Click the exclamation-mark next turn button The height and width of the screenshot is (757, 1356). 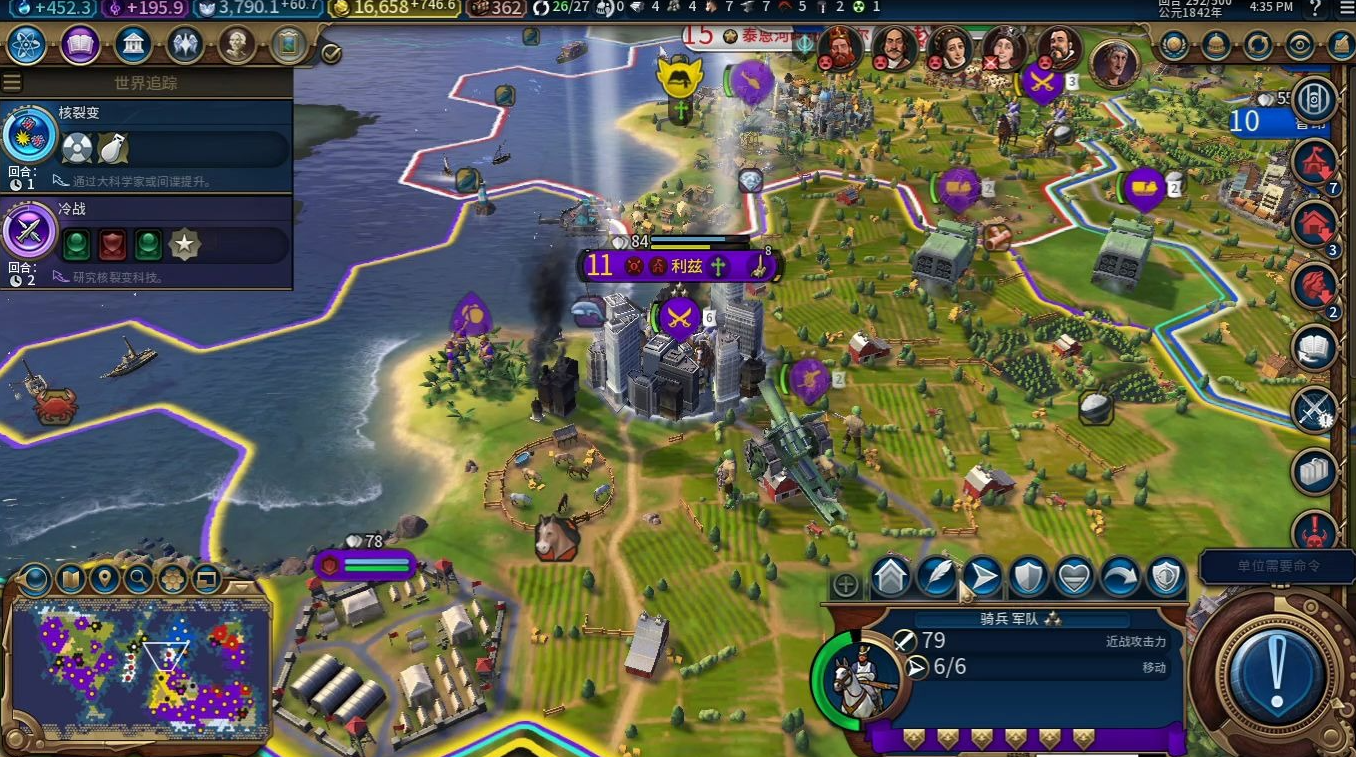(x=1274, y=672)
